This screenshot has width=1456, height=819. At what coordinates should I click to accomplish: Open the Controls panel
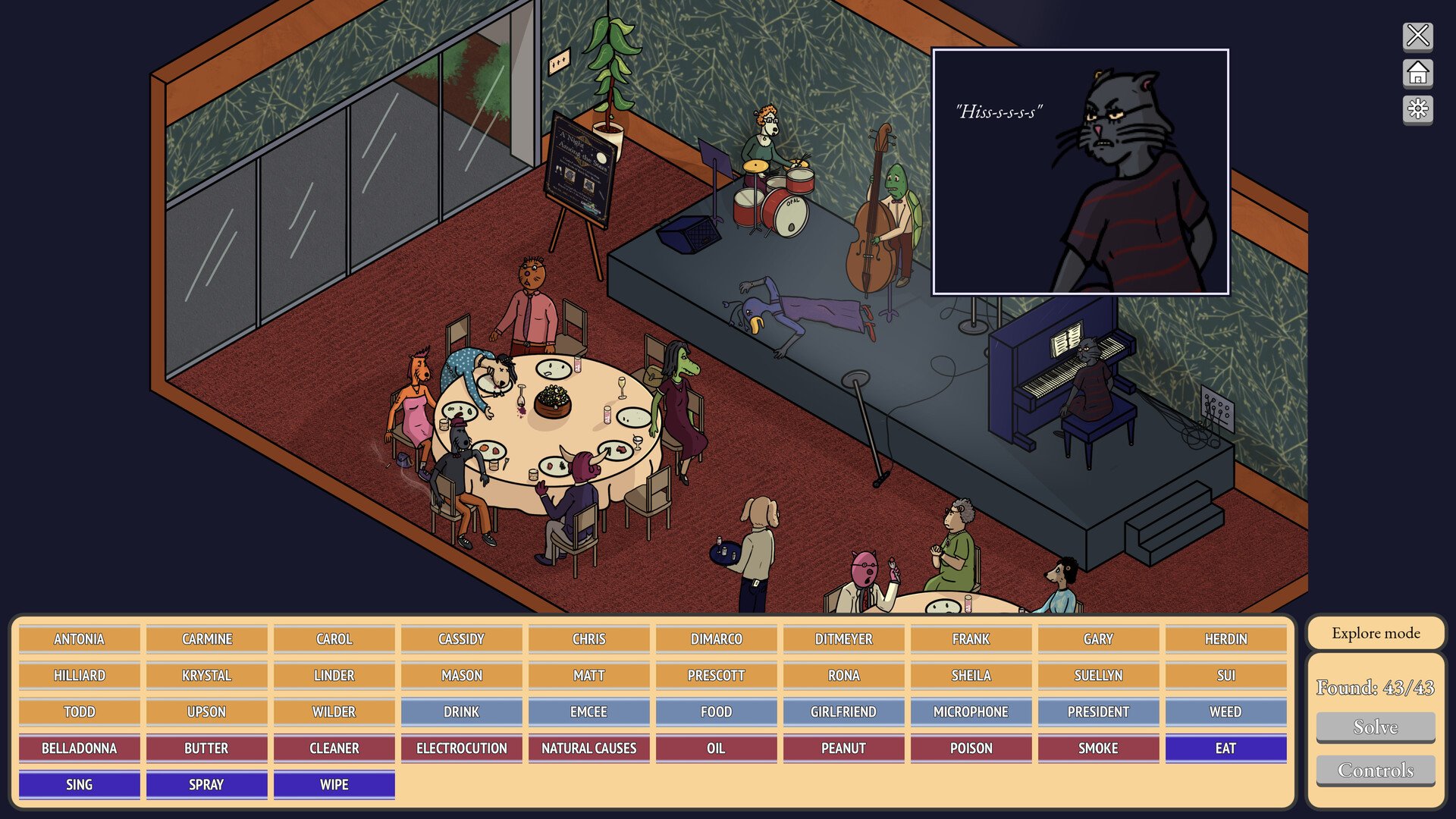[1376, 770]
